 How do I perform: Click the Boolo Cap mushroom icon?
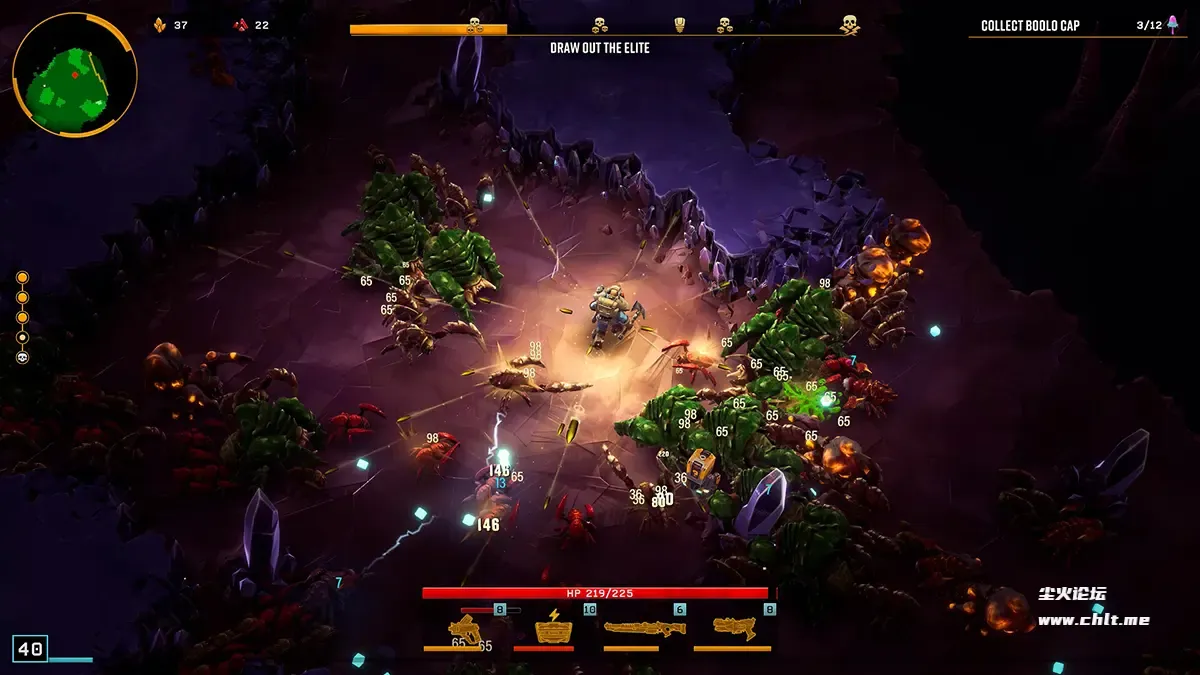[x=1173, y=25]
